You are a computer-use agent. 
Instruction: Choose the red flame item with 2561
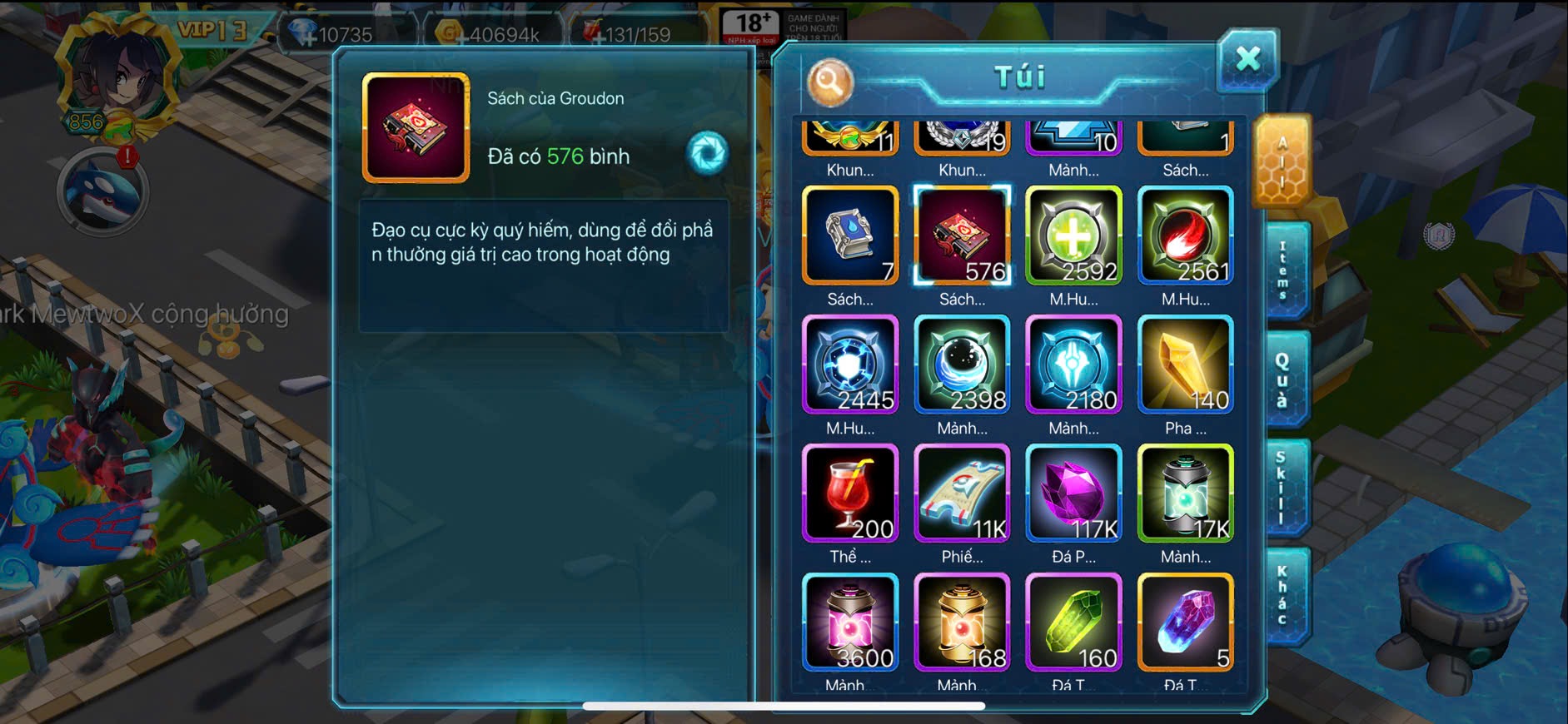click(x=1185, y=236)
